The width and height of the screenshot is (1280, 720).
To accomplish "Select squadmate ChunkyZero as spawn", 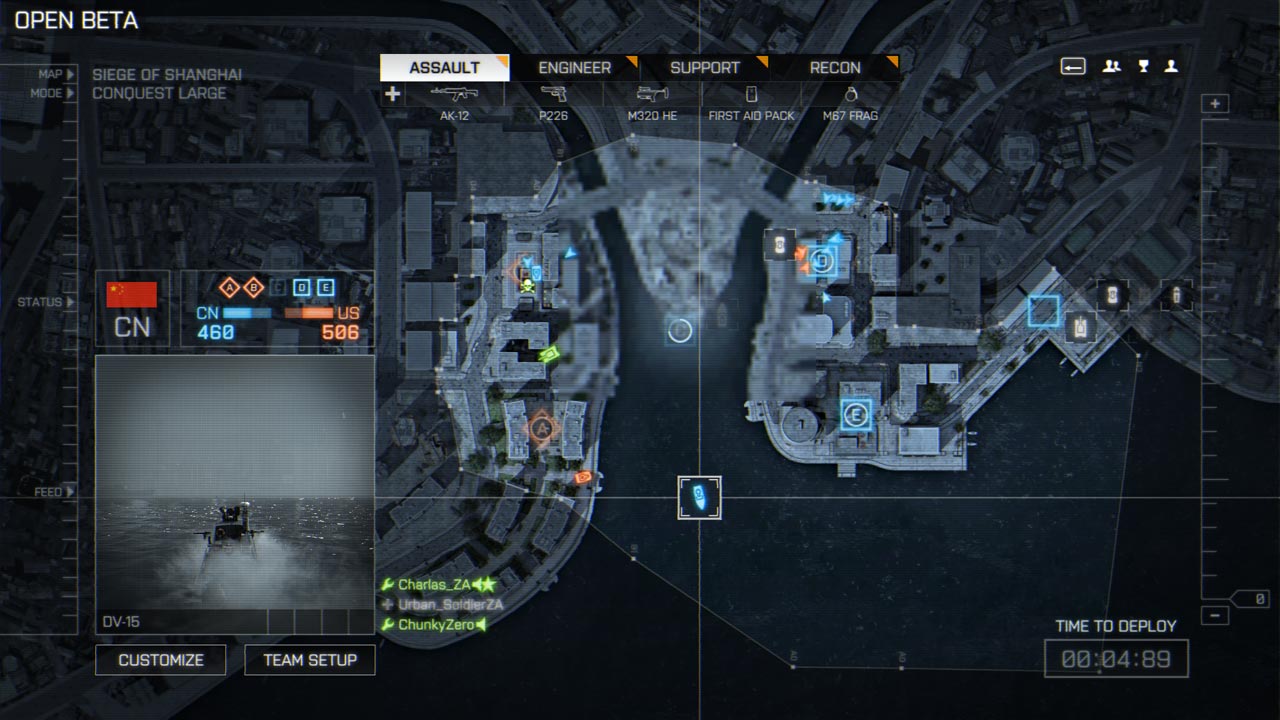I will point(436,625).
